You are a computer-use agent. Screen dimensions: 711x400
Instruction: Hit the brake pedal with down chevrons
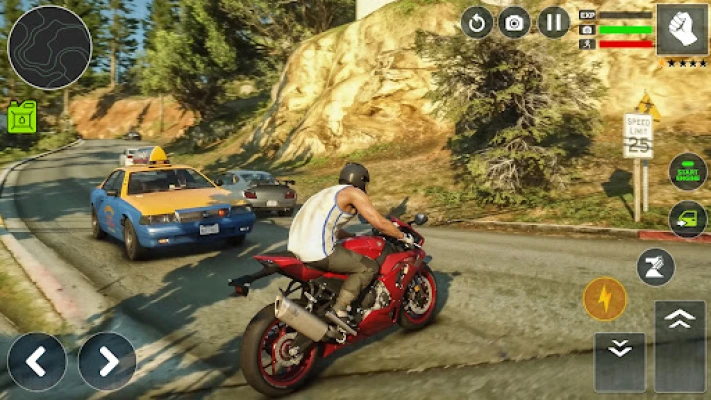click(619, 361)
